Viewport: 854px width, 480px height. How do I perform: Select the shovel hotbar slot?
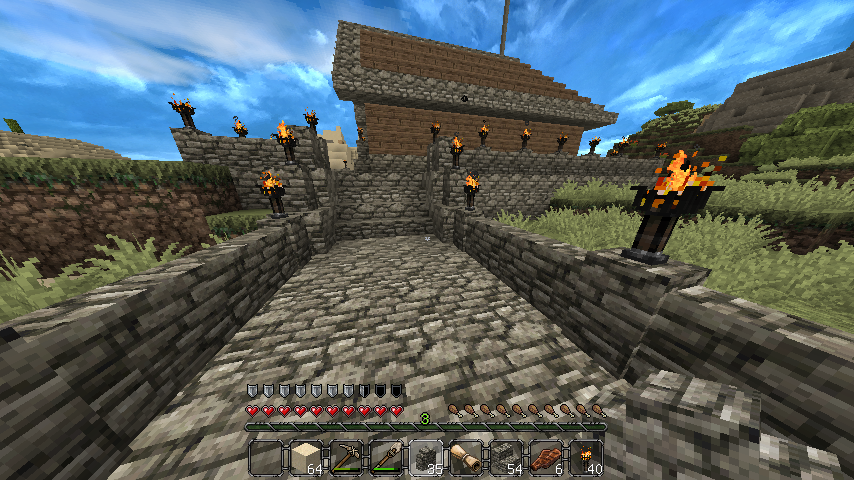tap(386, 457)
